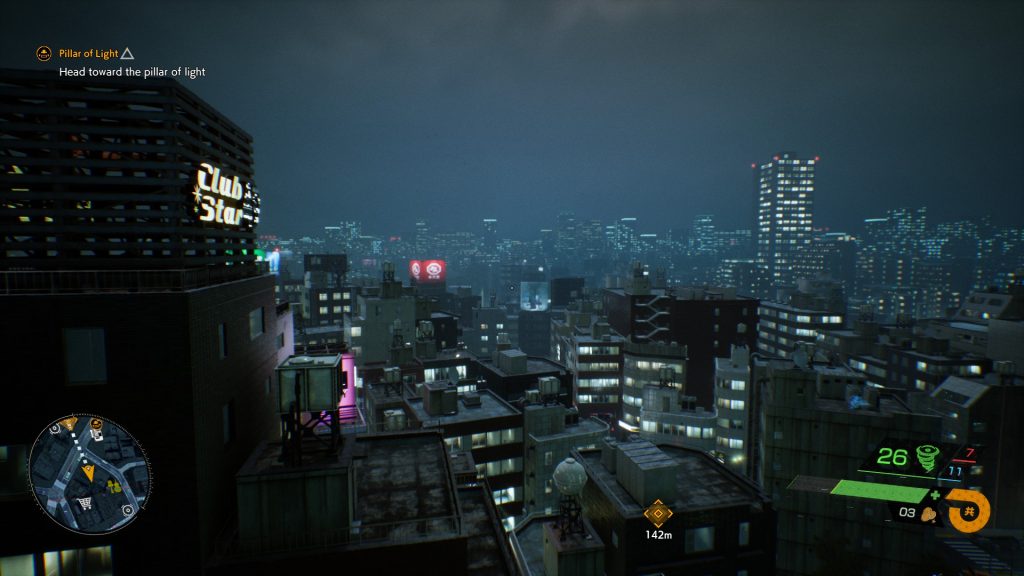The image size is (1024, 576).
Task: Click the 142m objective waypoint marker
Action: pyautogui.click(x=657, y=514)
